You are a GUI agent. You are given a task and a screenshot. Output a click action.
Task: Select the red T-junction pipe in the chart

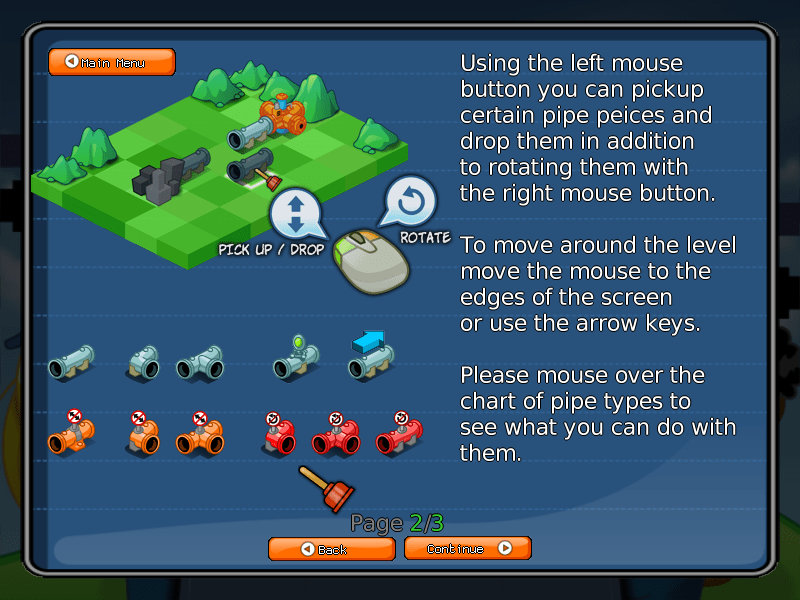(x=336, y=436)
